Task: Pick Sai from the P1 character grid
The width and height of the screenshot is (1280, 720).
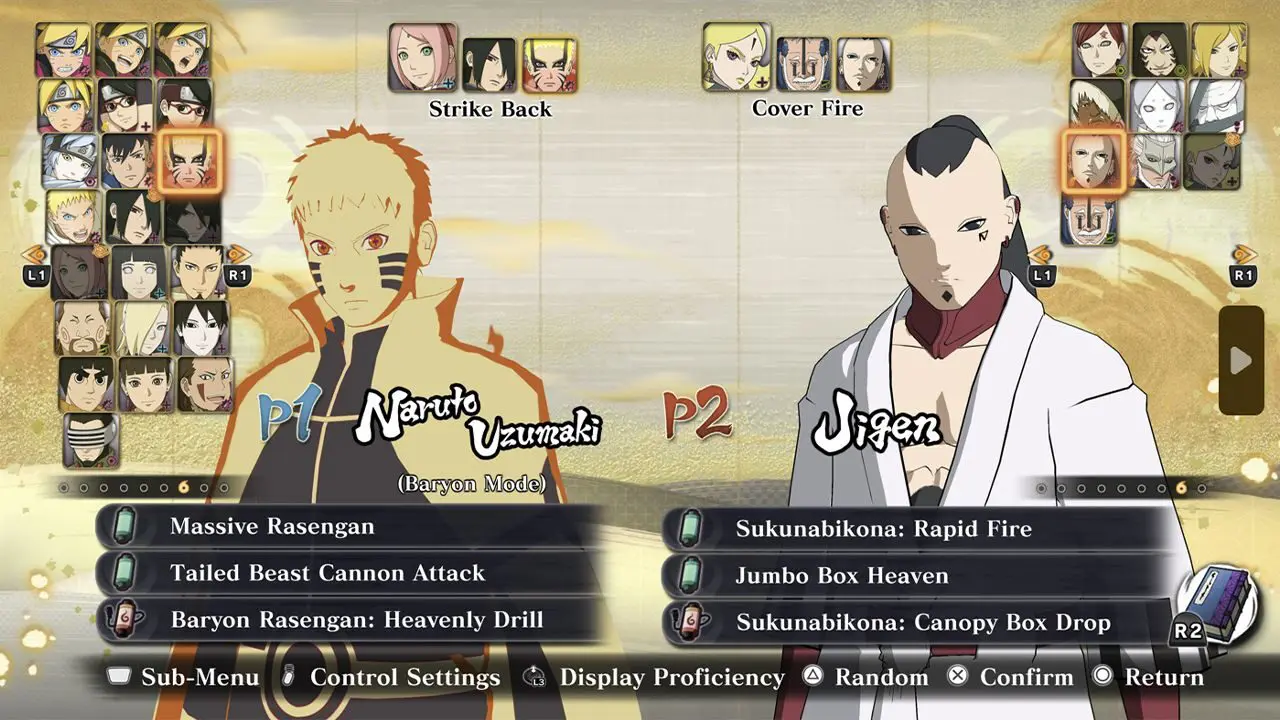Action: (201, 327)
